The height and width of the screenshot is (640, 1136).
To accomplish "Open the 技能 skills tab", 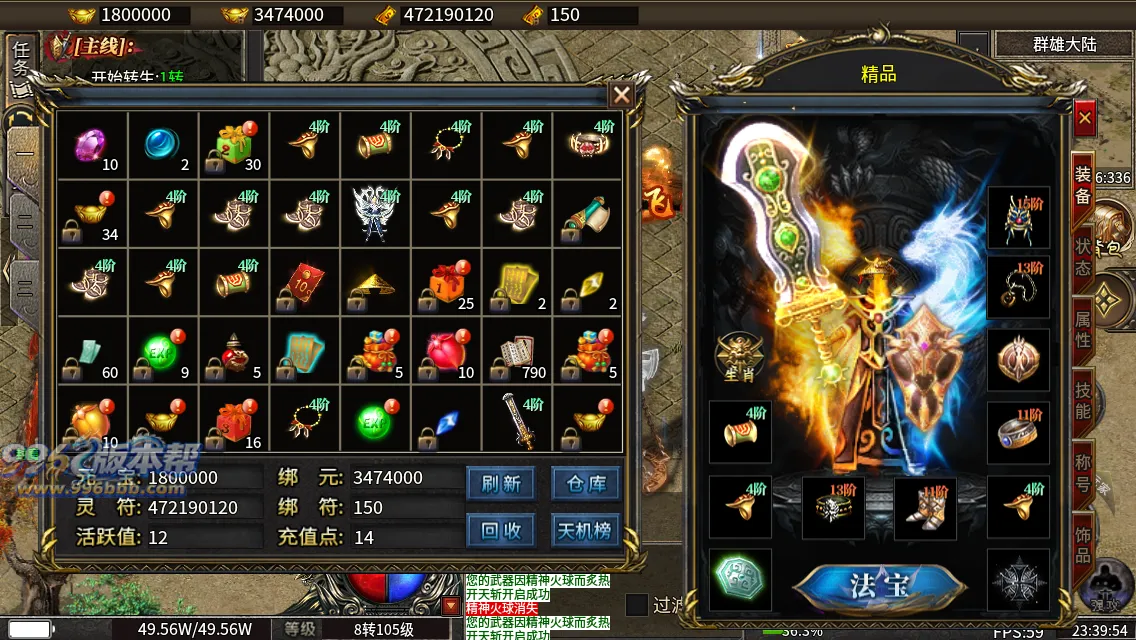I will (1083, 400).
